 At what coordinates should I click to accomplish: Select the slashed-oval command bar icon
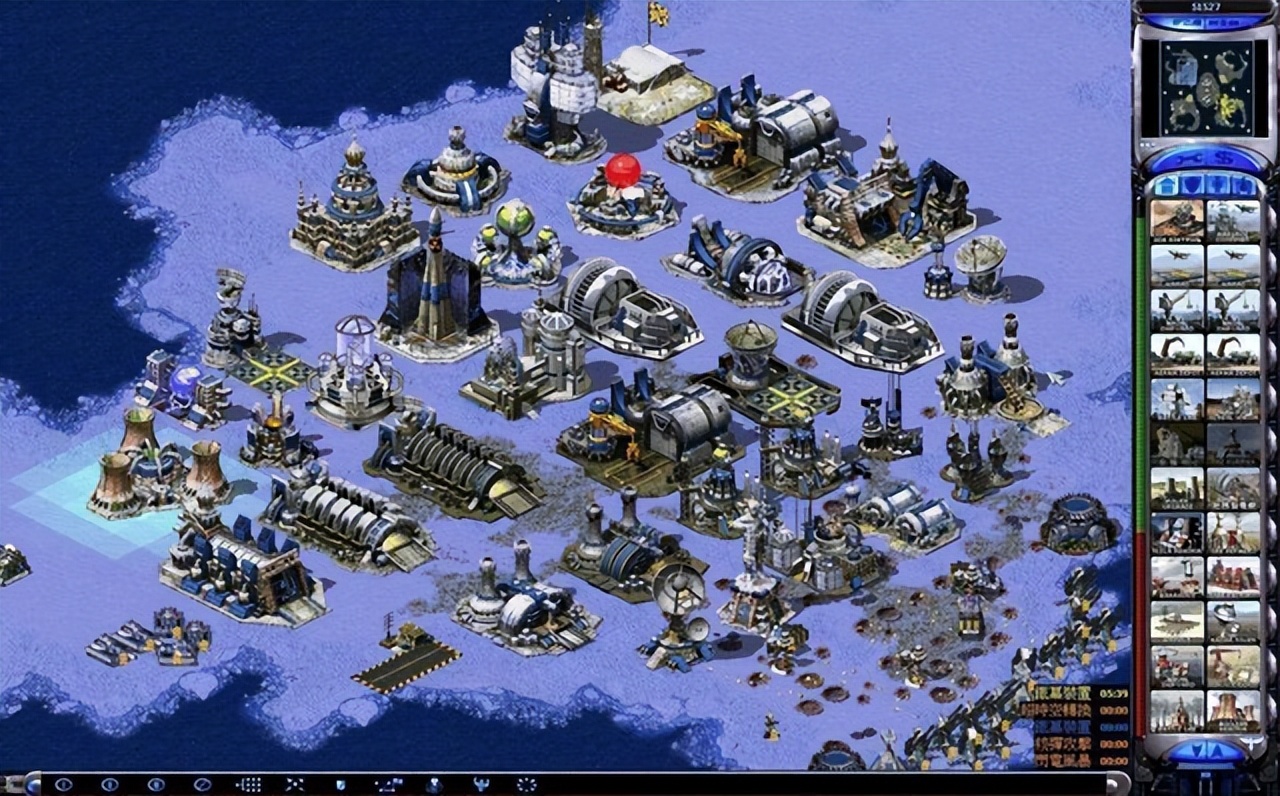(x=202, y=785)
